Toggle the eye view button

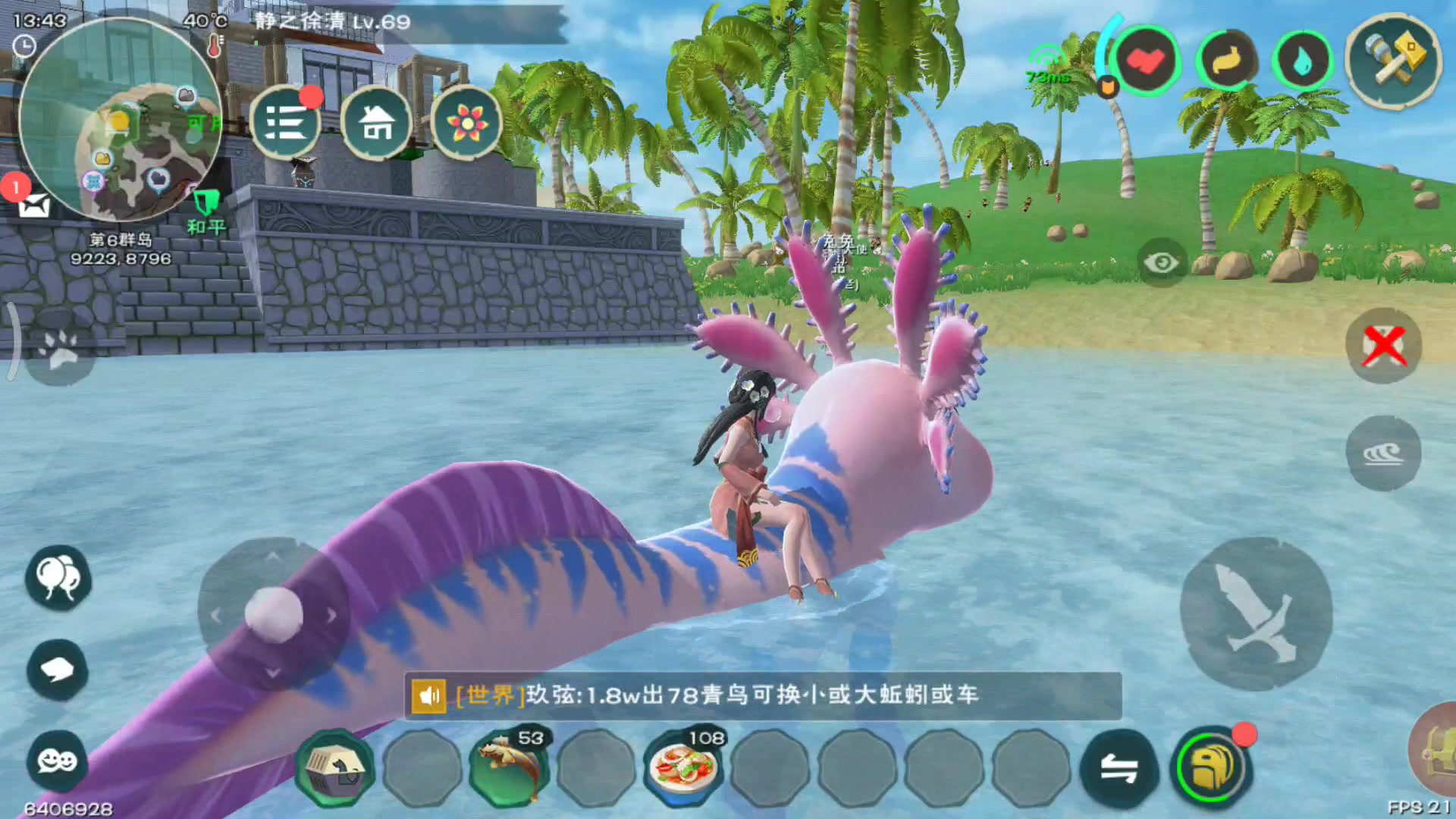coord(1161,263)
